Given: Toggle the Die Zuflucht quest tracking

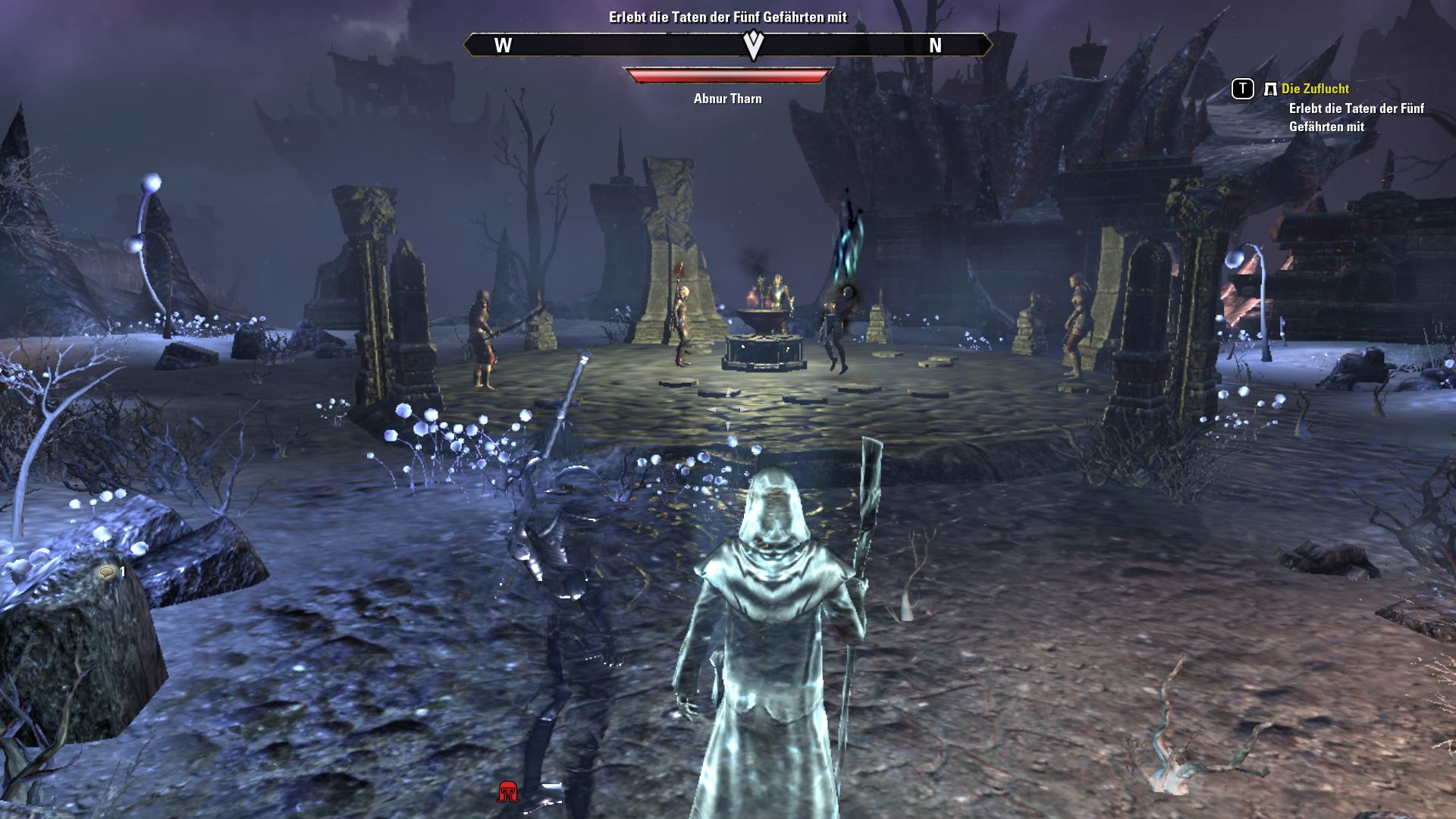Looking at the screenshot, I should click(x=1242, y=90).
